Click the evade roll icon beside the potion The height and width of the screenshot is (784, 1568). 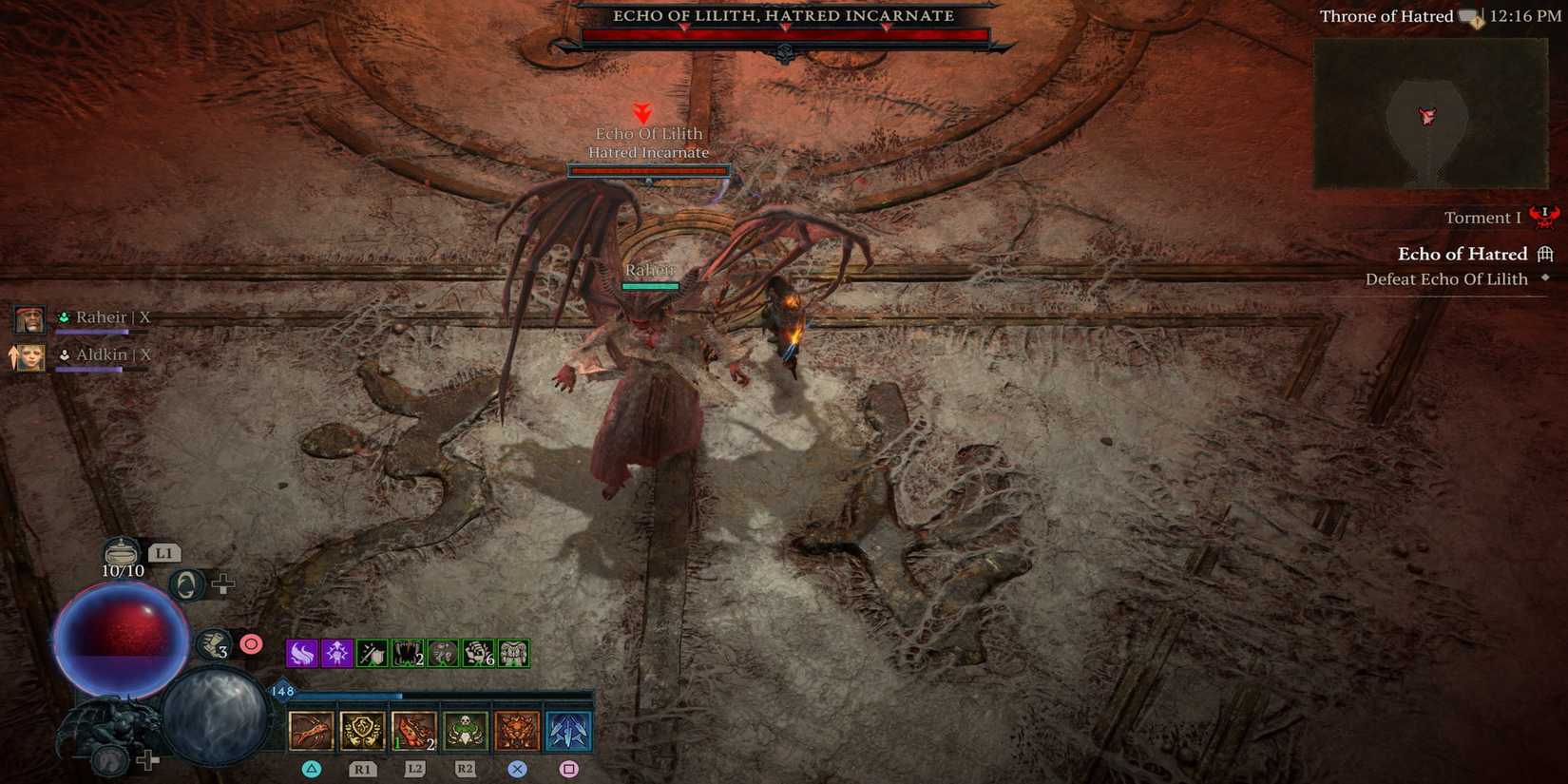(x=186, y=583)
